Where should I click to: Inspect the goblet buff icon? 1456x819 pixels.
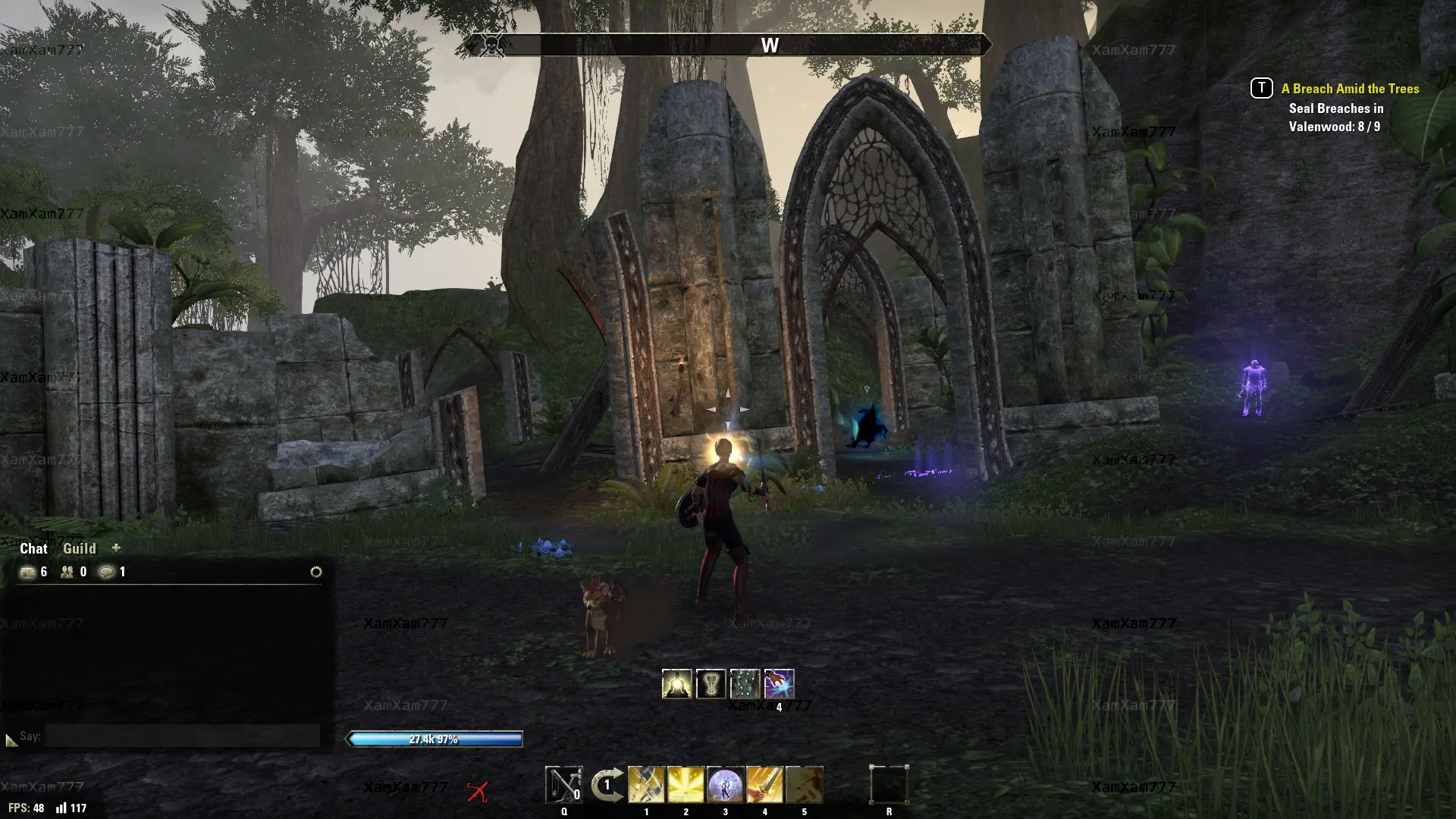coord(711,684)
